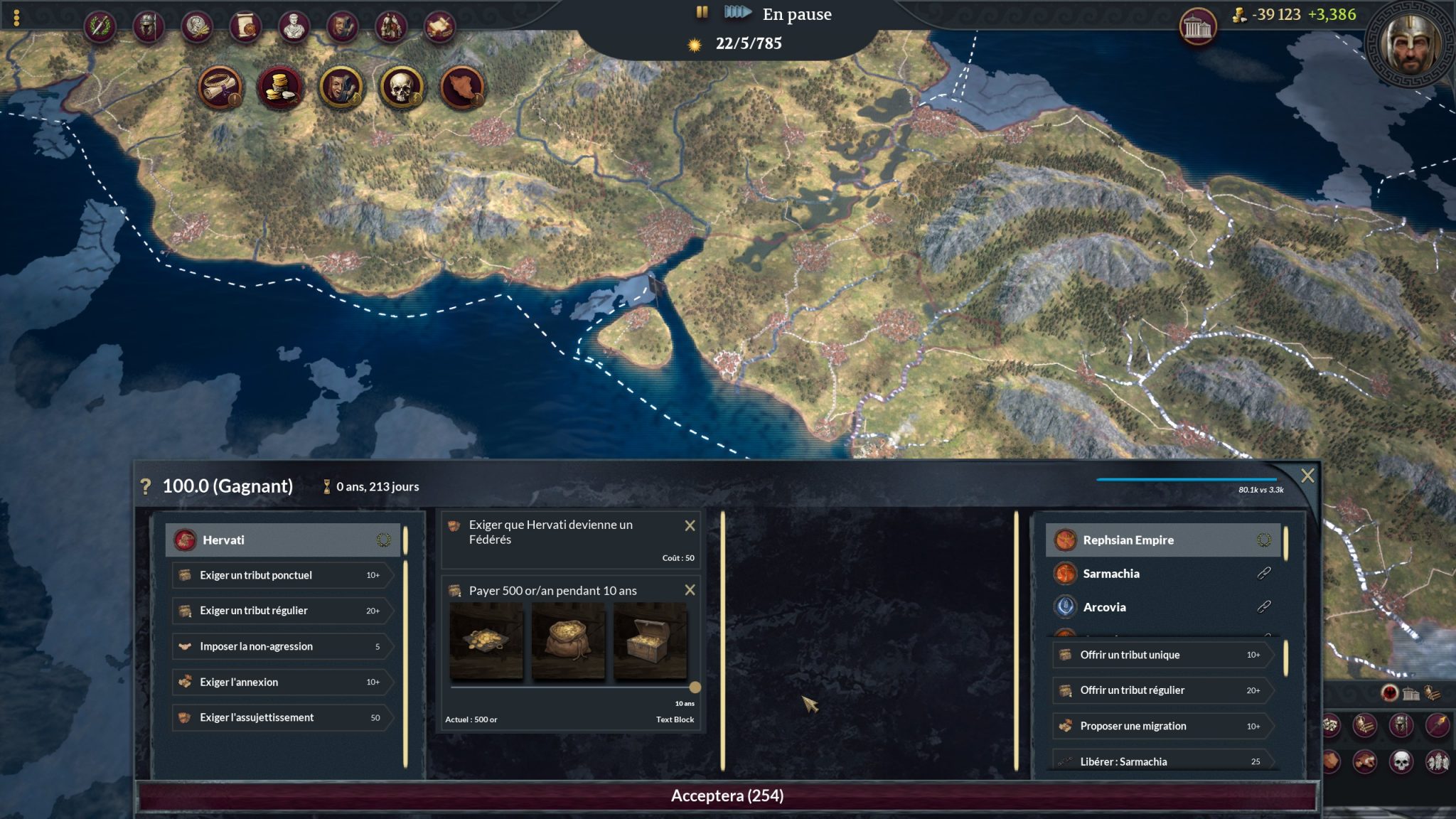Click the tribute duration slider handle
This screenshot has width=1456, height=819.
click(695, 687)
